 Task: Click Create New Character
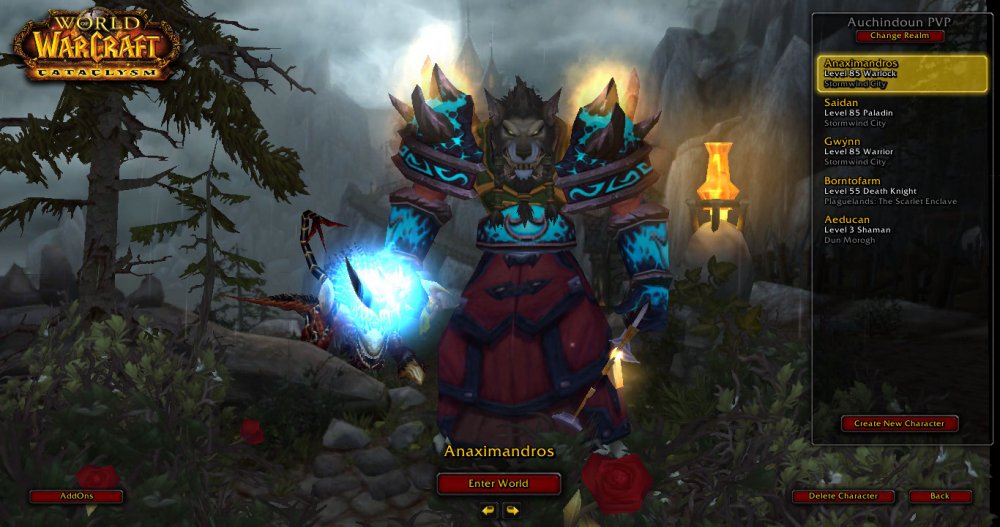[x=899, y=423]
